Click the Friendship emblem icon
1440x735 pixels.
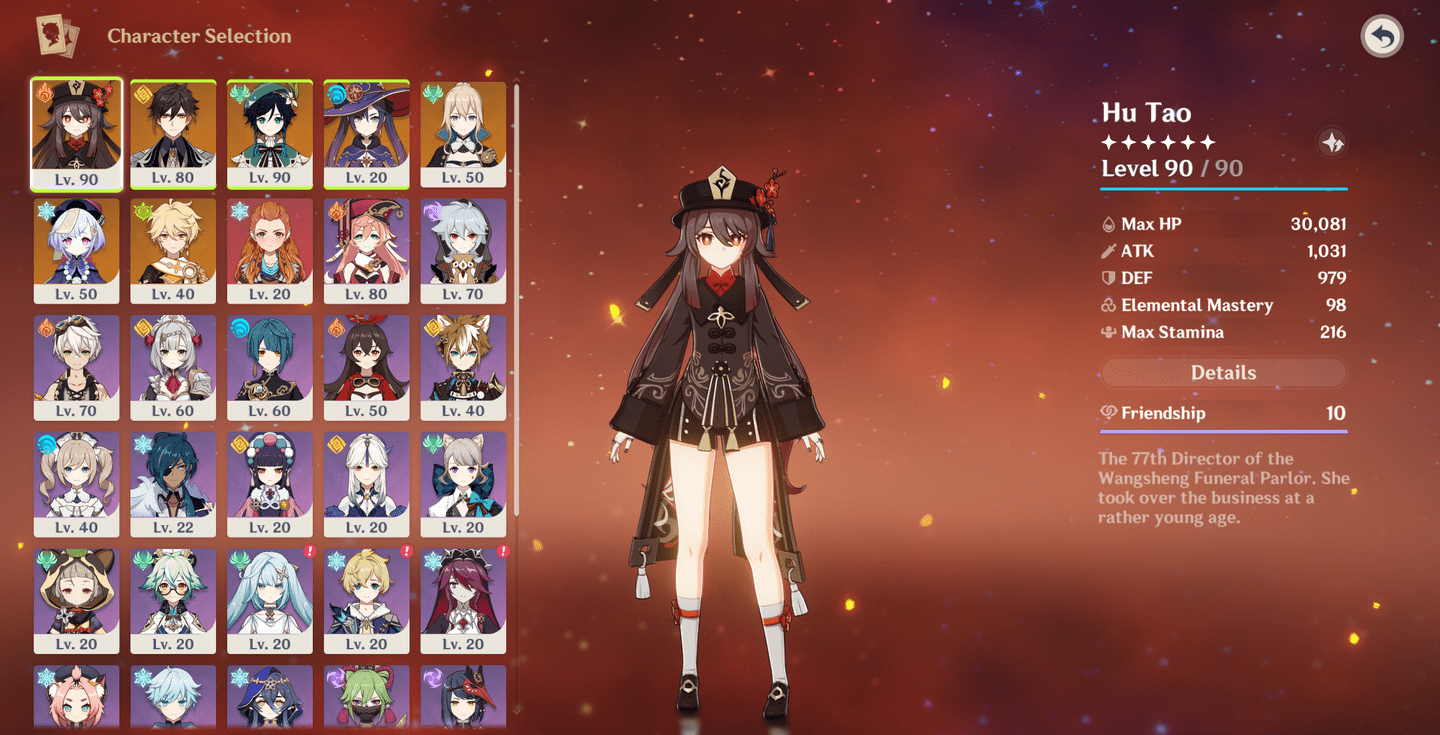coord(1110,412)
